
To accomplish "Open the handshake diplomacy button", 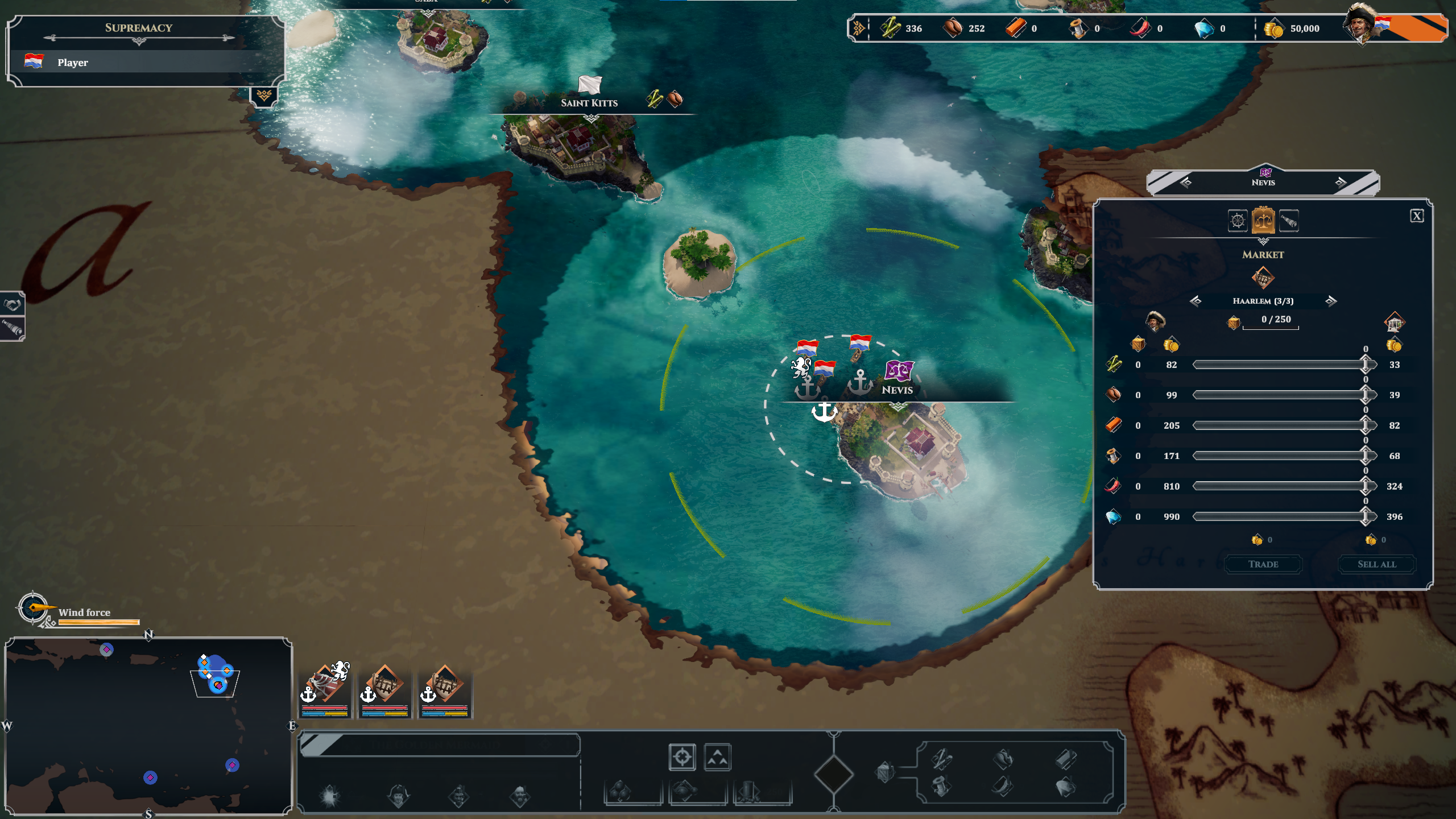I will pos(12,305).
